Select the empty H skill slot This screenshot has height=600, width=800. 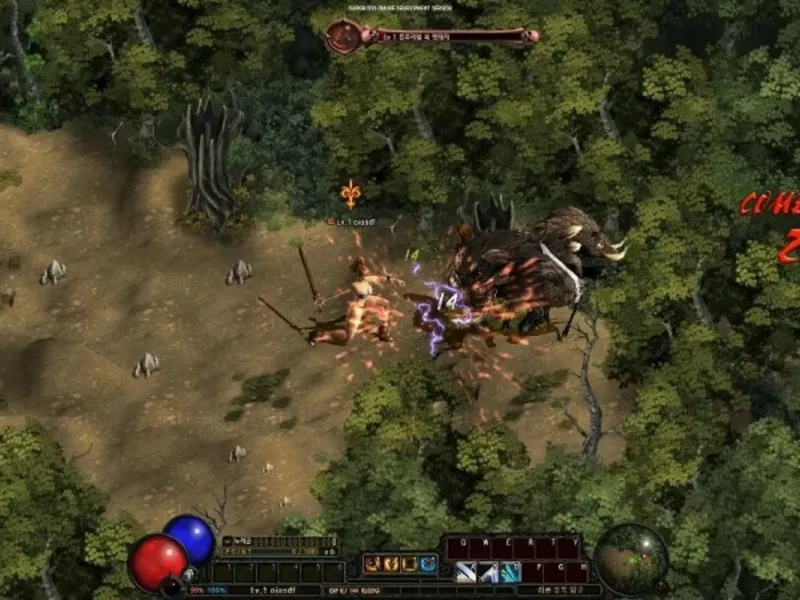pyautogui.click(x=577, y=572)
